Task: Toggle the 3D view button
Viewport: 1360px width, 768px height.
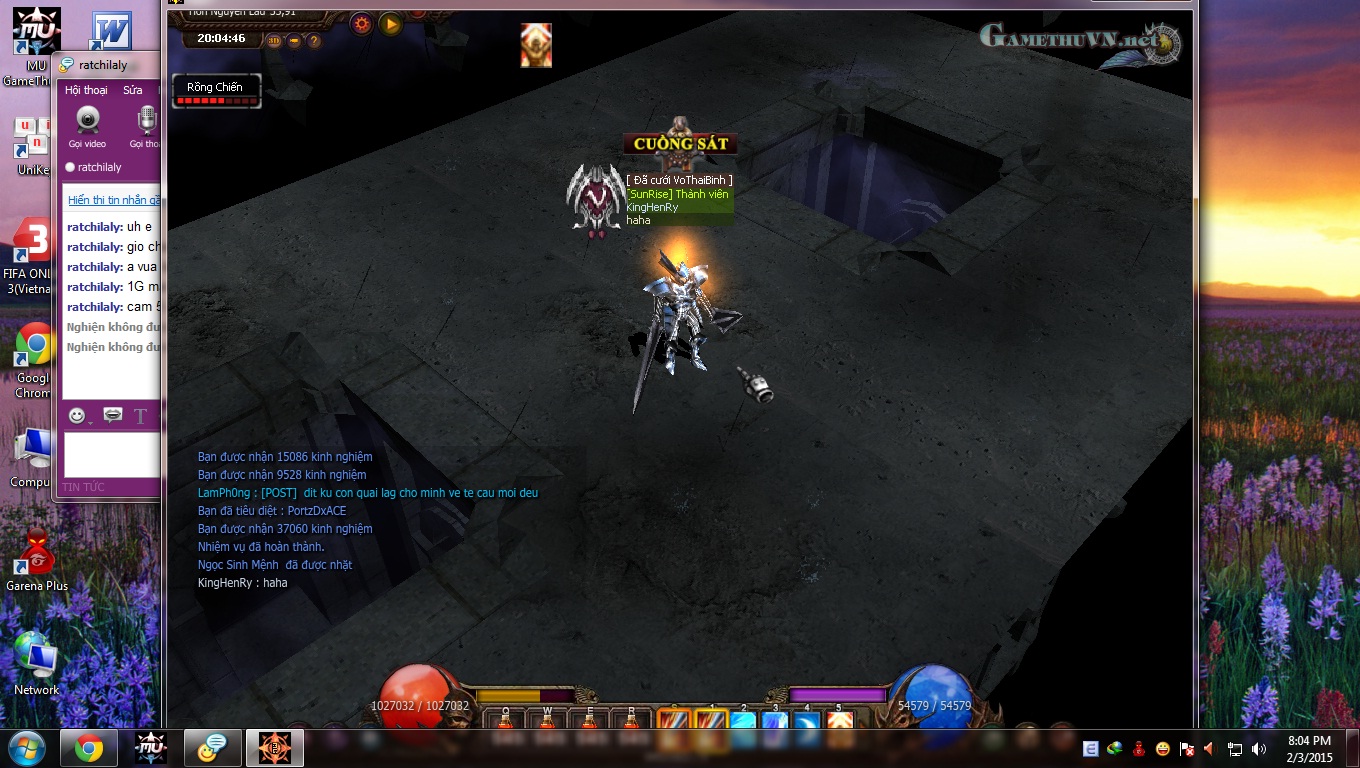Action: 274,41
